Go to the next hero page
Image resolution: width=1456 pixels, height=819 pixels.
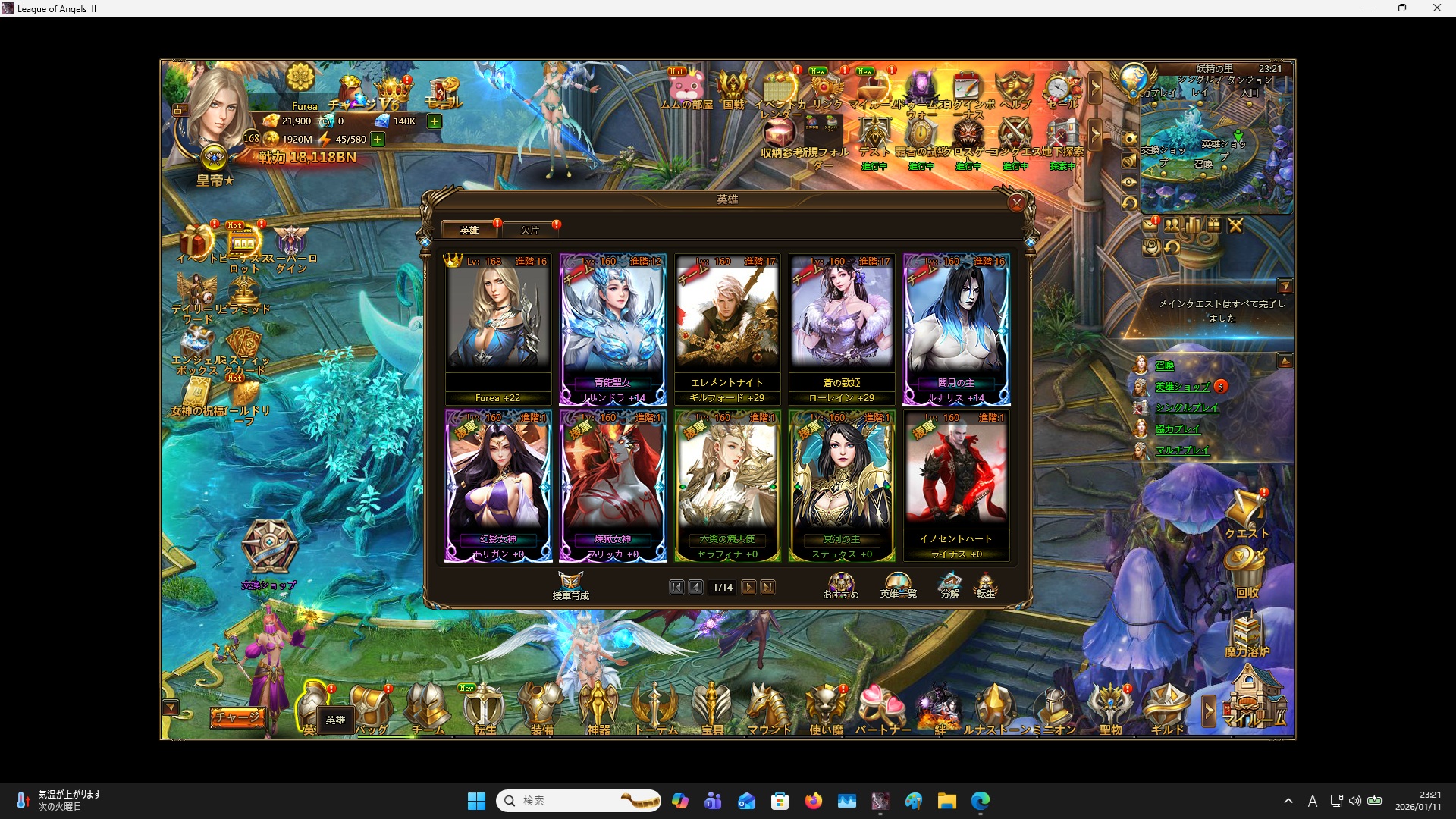(x=748, y=588)
